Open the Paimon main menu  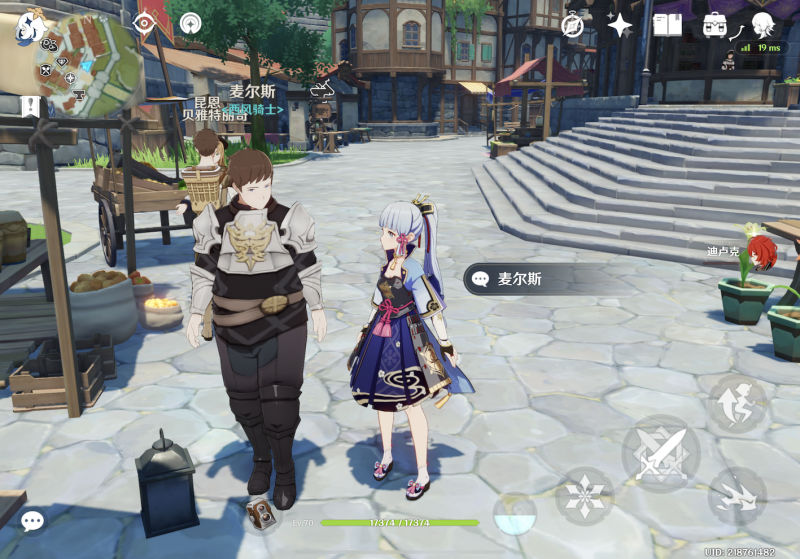pyautogui.click(x=28, y=26)
